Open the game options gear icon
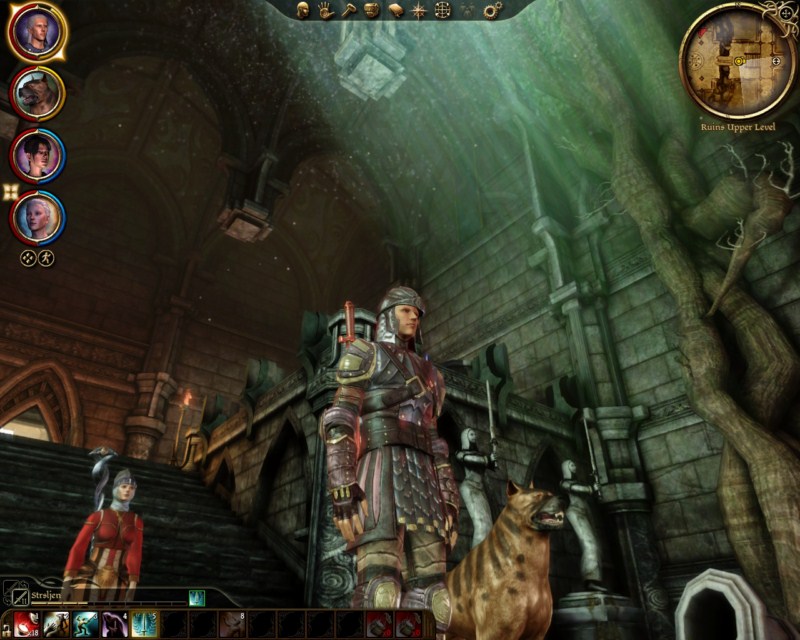 pos(492,10)
